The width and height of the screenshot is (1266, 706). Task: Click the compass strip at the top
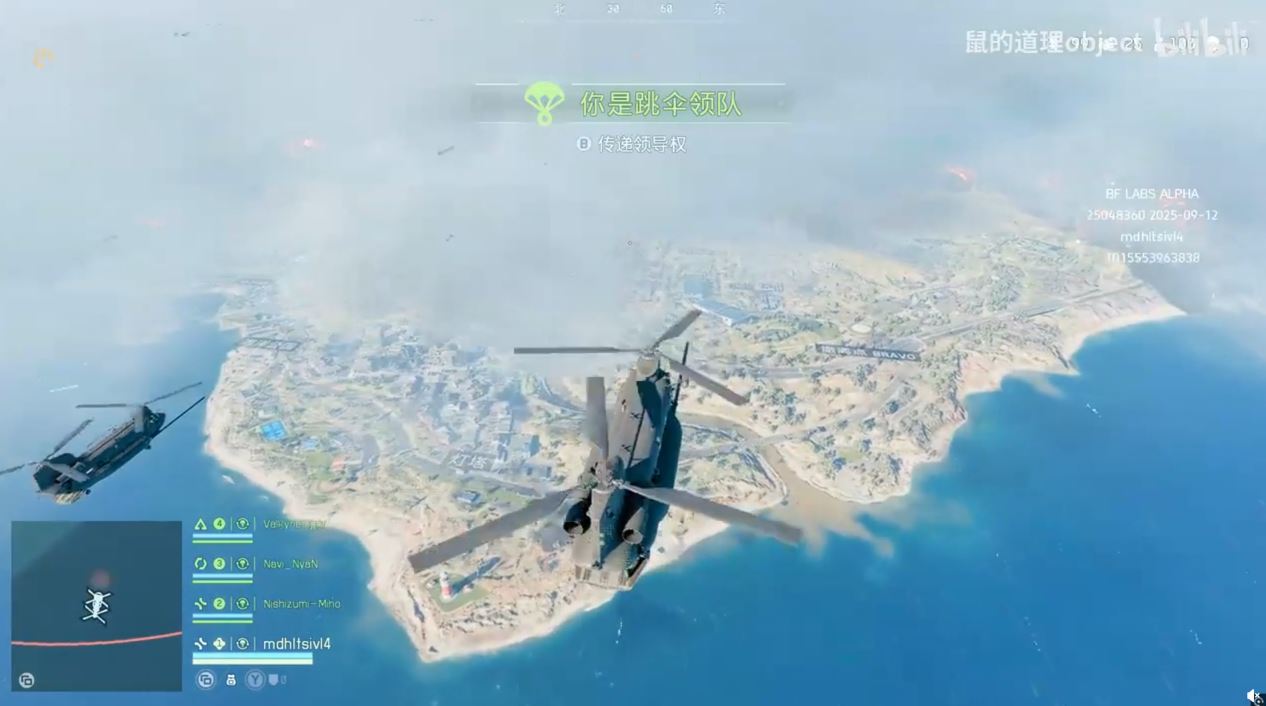point(636,9)
